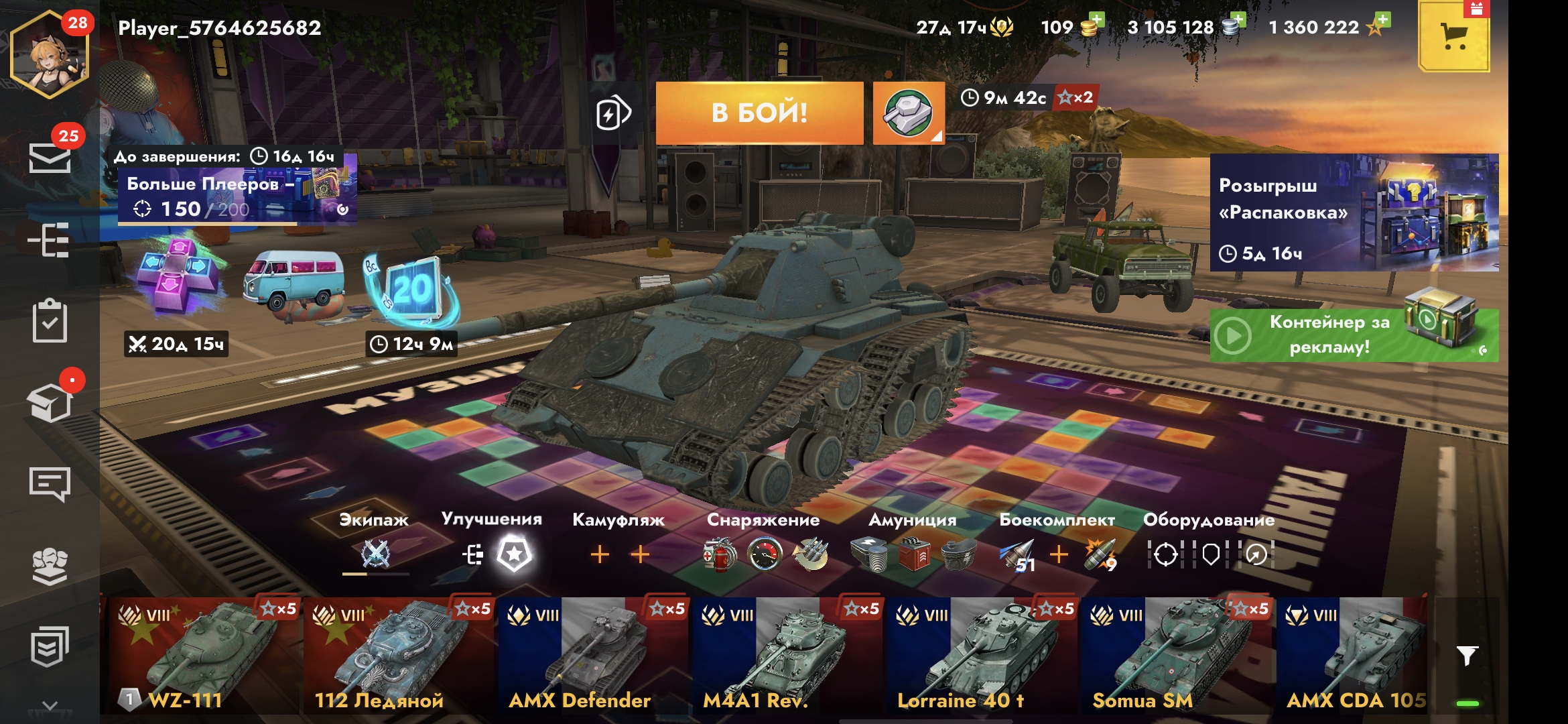Add gold with the plus icon
The image size is (1568, 724).
click(1096, 20)
